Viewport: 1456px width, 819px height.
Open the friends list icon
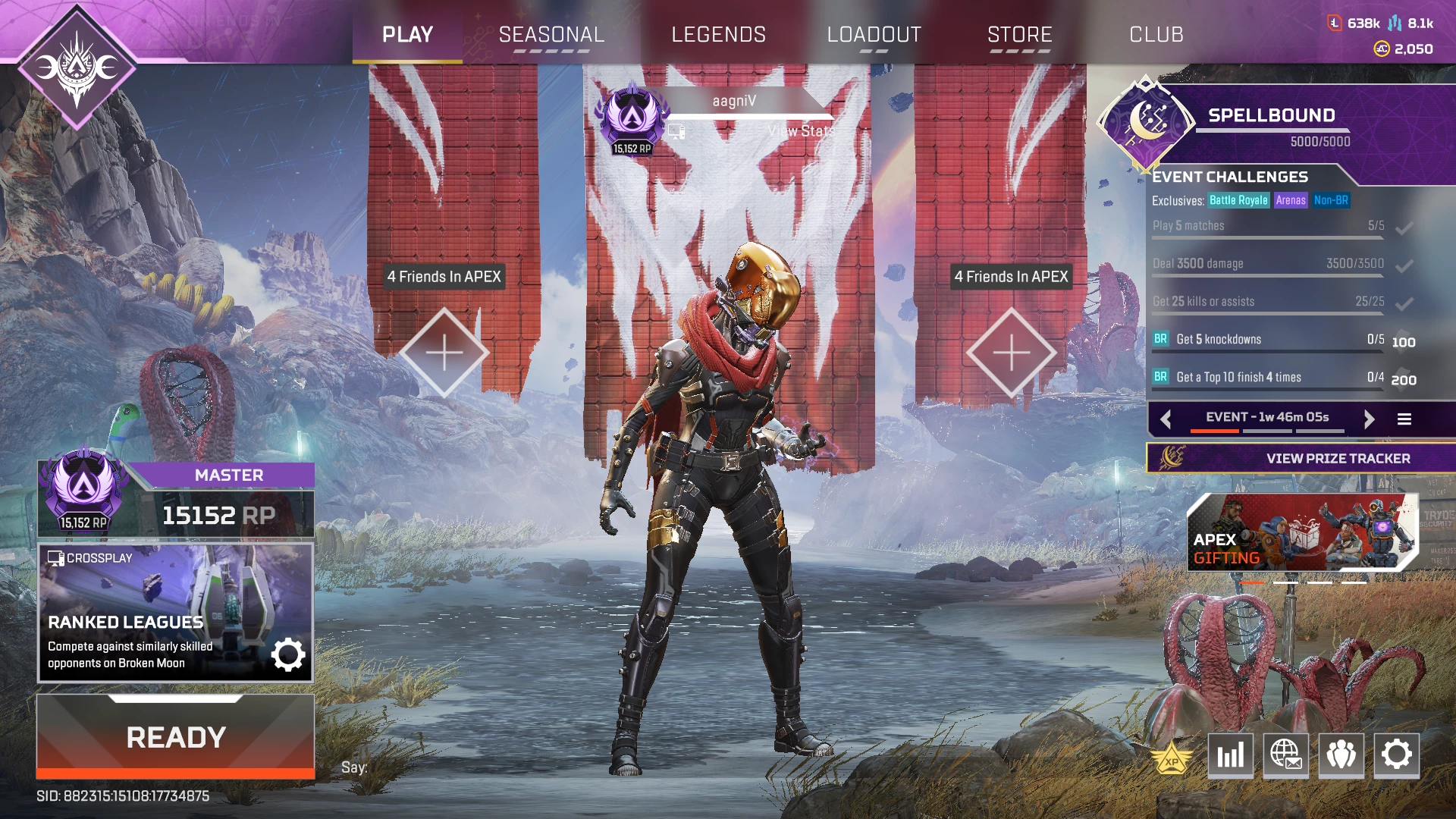[x=1341, y=755]
